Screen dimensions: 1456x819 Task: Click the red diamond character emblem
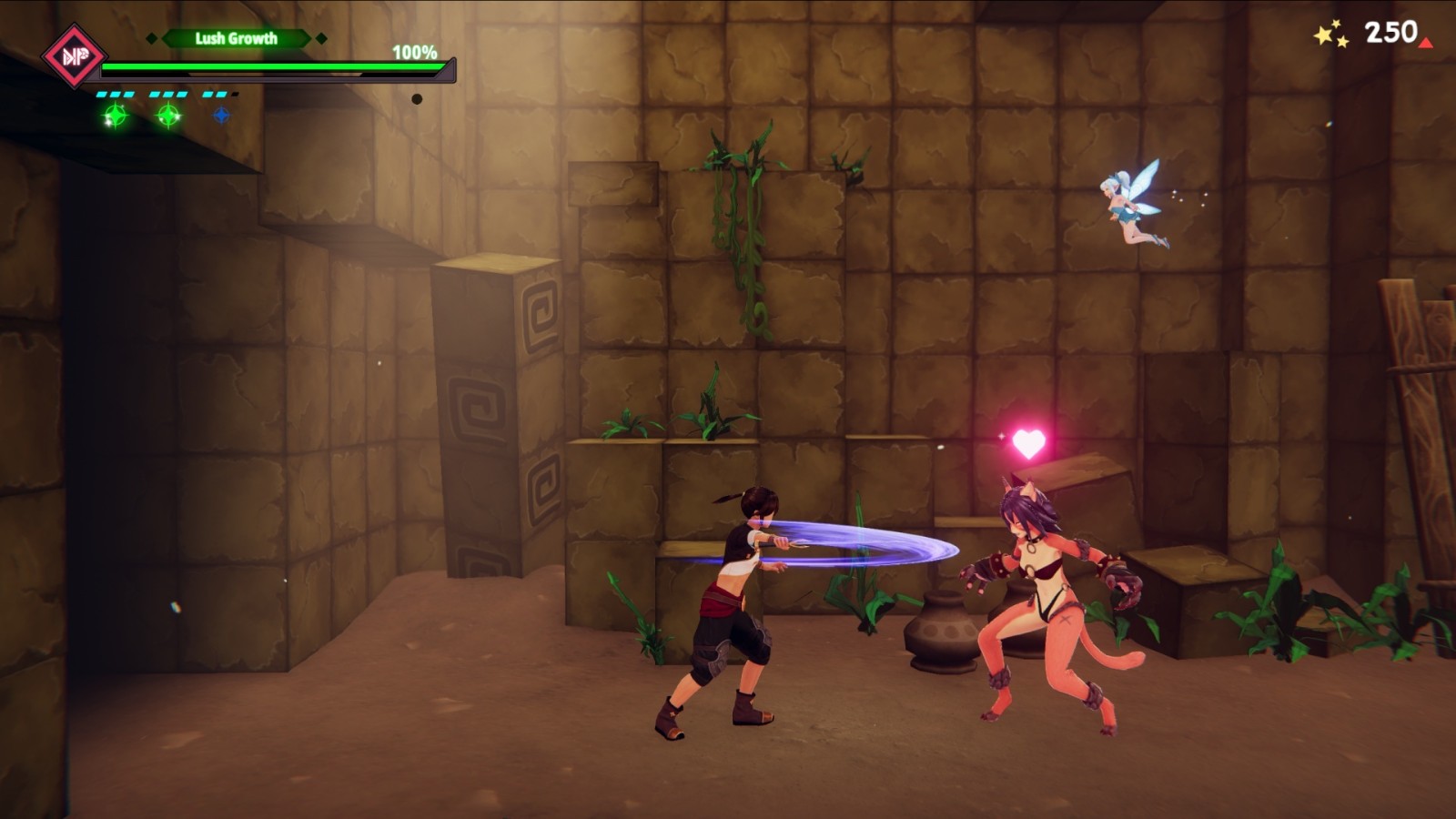74,57
